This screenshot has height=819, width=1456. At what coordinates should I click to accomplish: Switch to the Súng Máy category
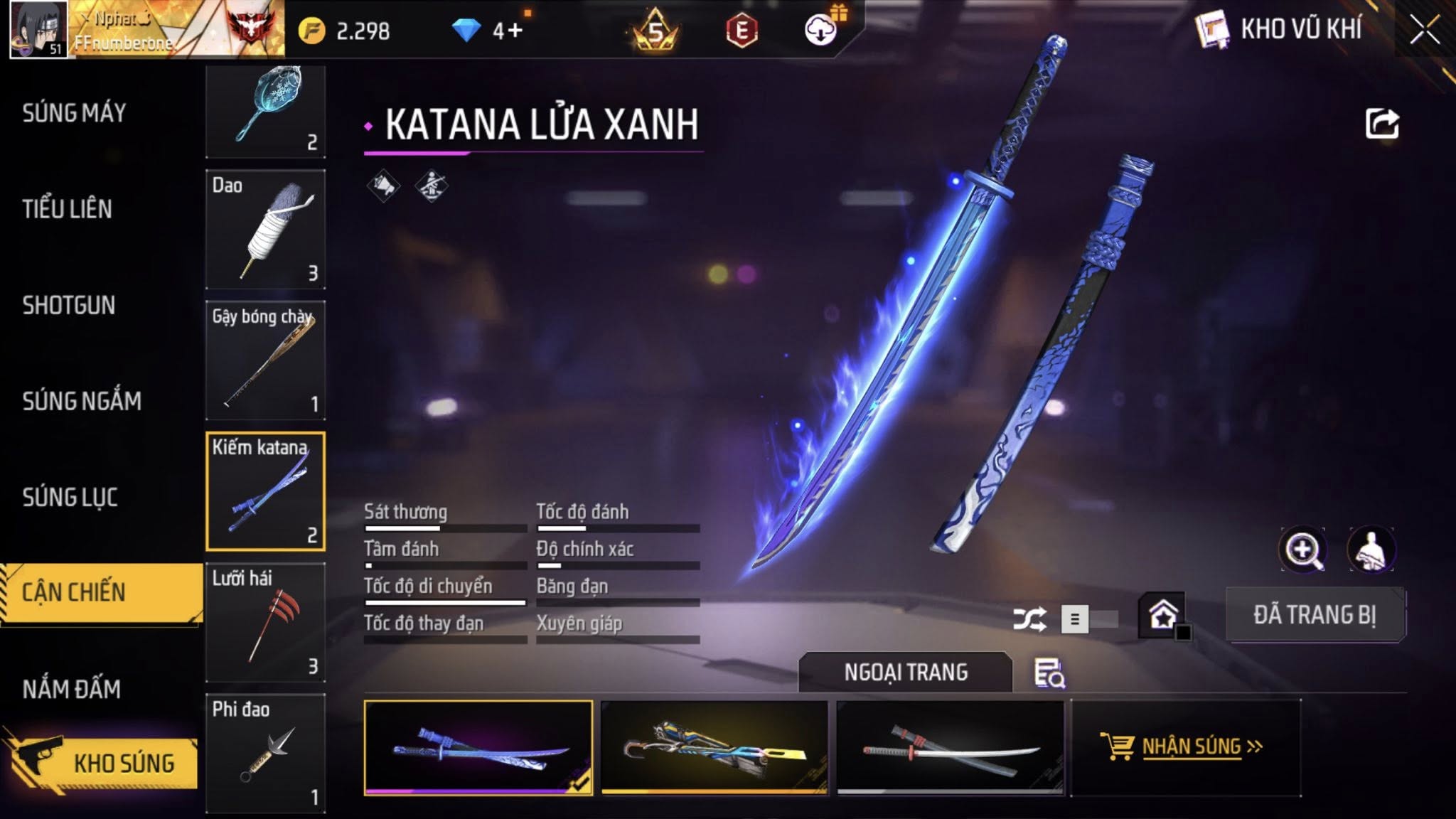pos(74,113)
